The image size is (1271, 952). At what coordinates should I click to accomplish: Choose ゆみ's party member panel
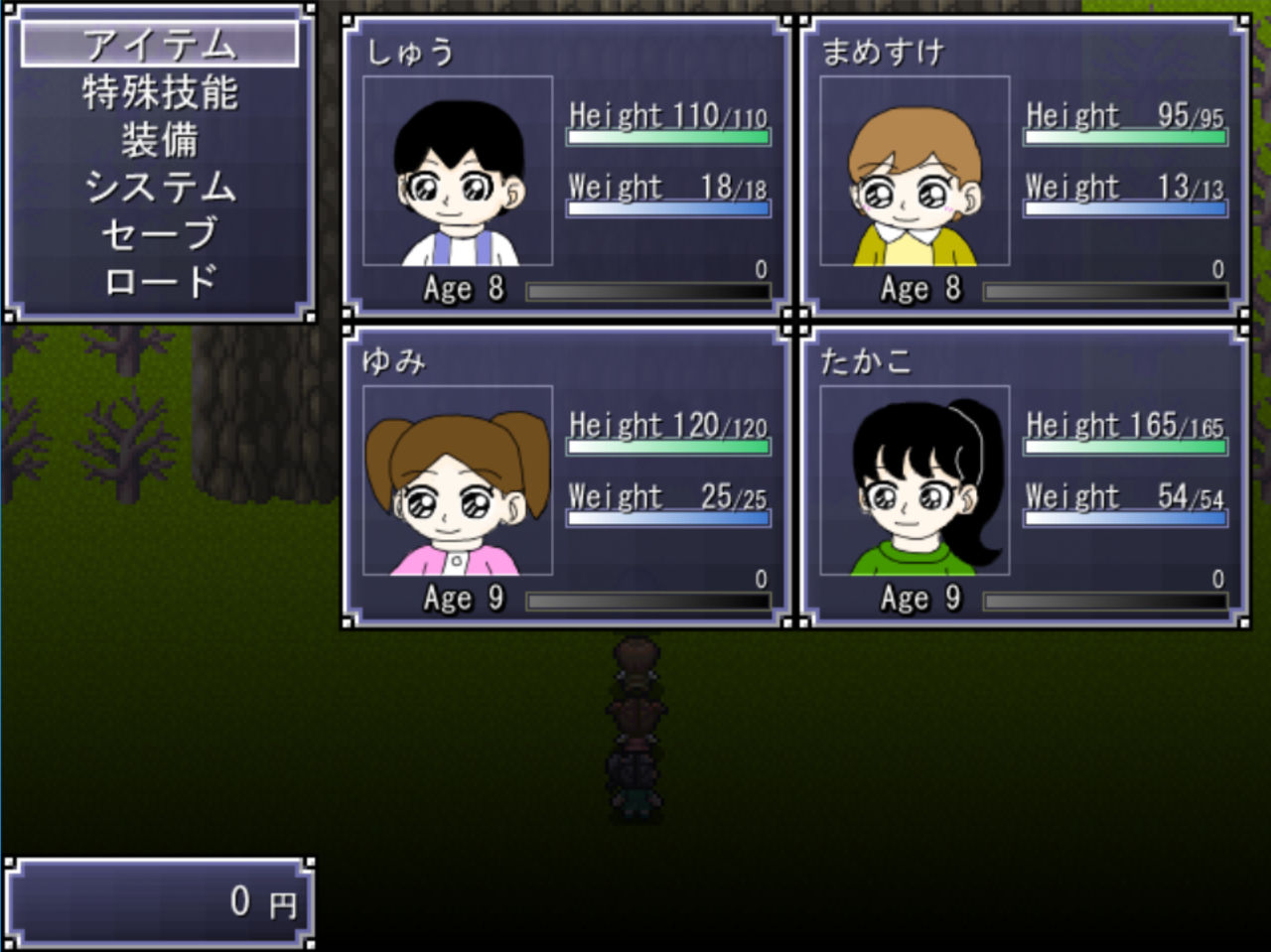click(567, 476)
